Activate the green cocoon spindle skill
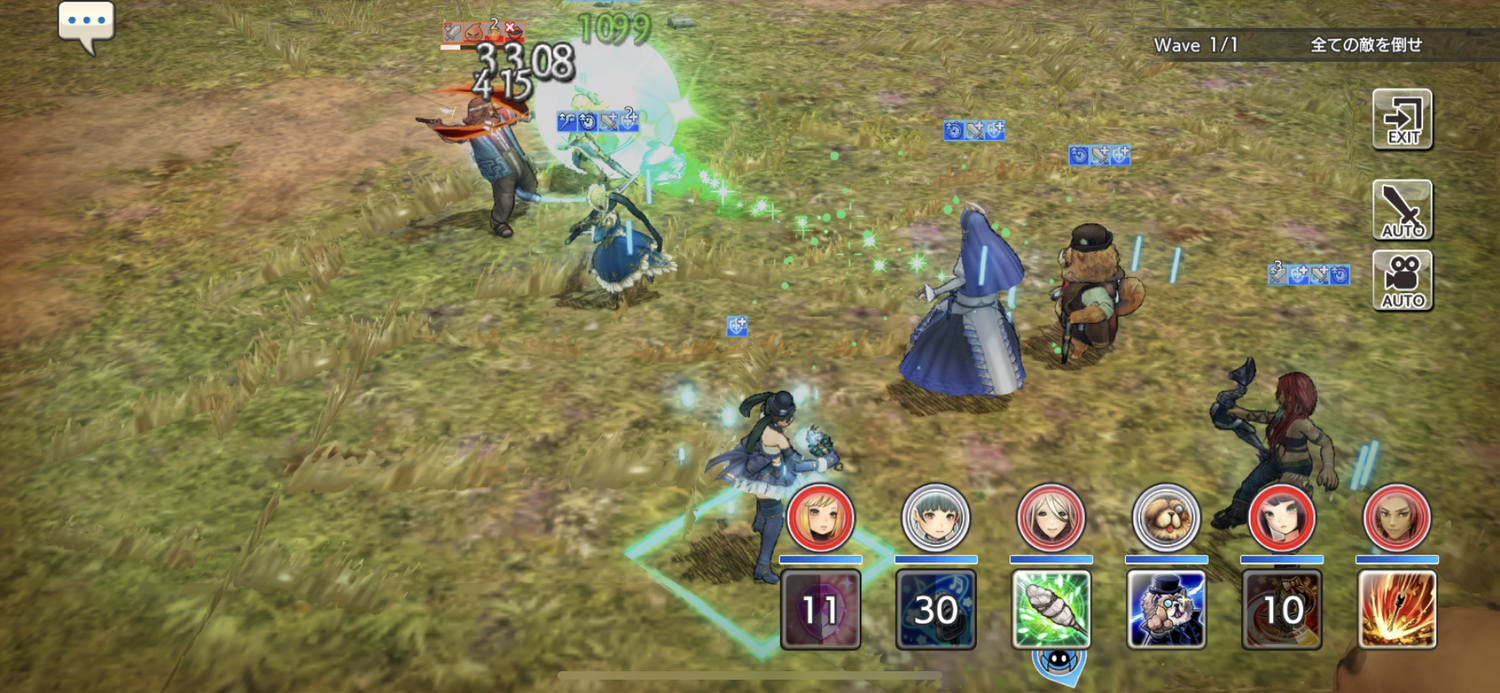This screenshot has width=1500, height=693. [x=1051, y=609]
